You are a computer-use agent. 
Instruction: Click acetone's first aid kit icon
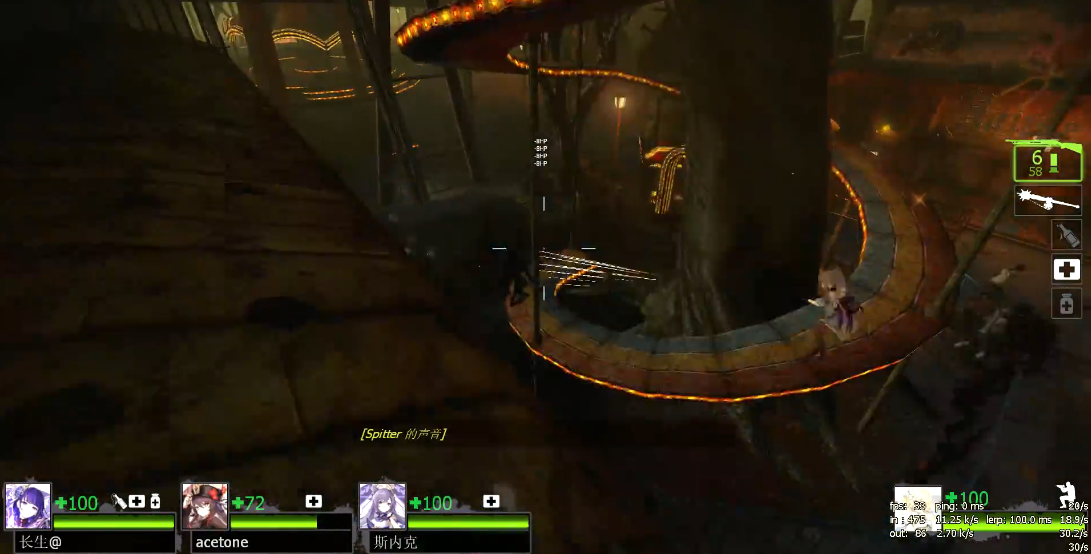pos(313,502)
